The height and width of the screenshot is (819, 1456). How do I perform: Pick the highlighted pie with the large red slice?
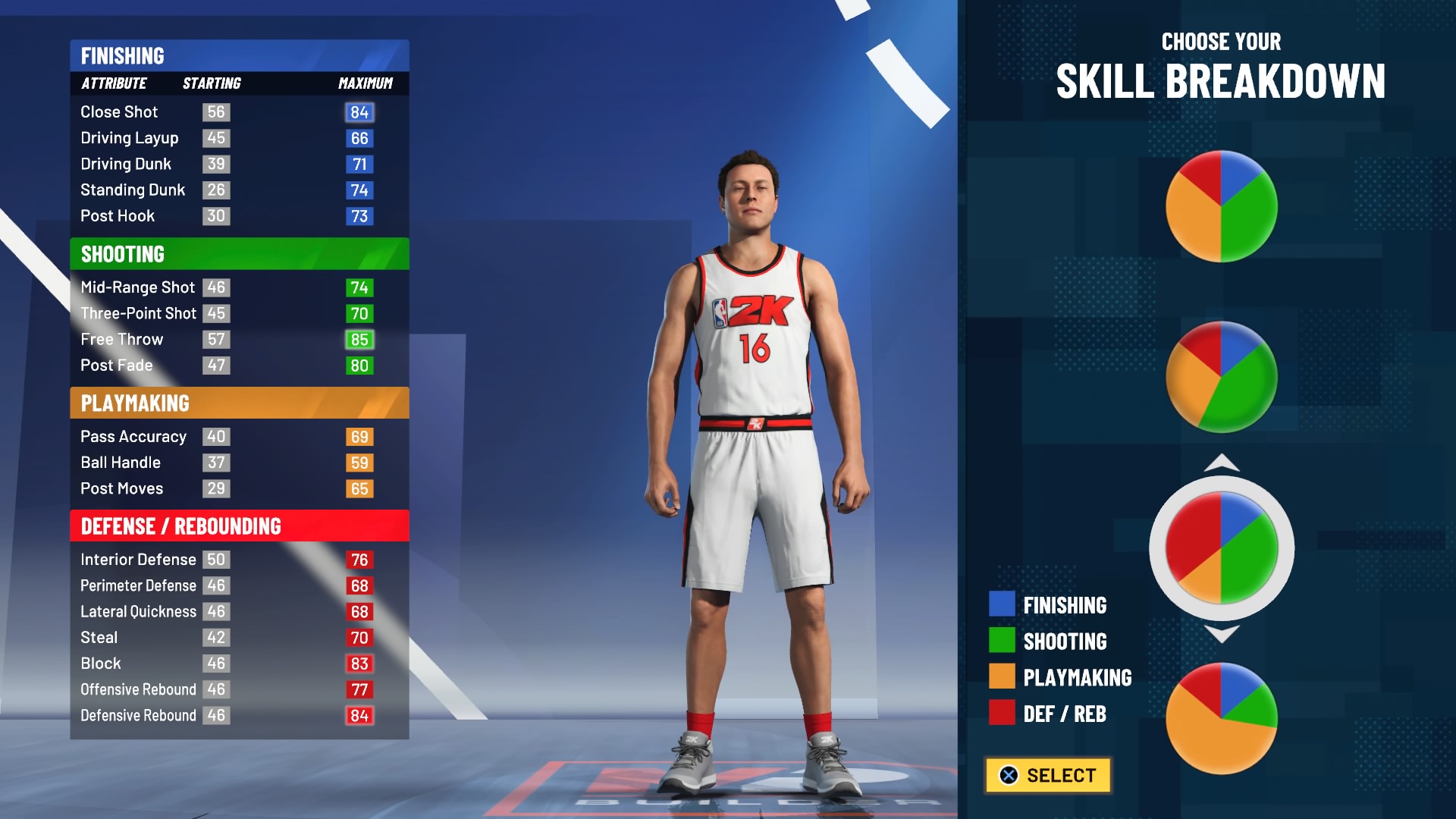1221,548
